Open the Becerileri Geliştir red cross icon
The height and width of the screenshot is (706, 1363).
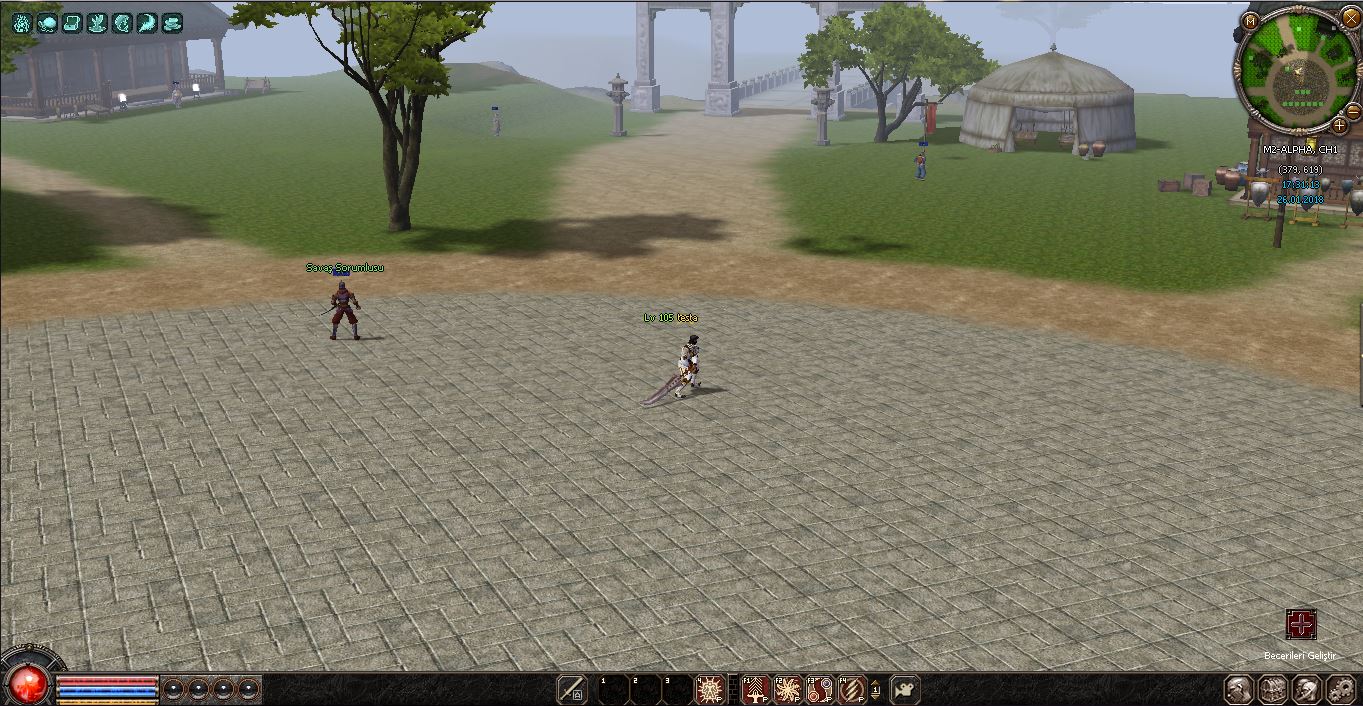tap(1301, 625)
